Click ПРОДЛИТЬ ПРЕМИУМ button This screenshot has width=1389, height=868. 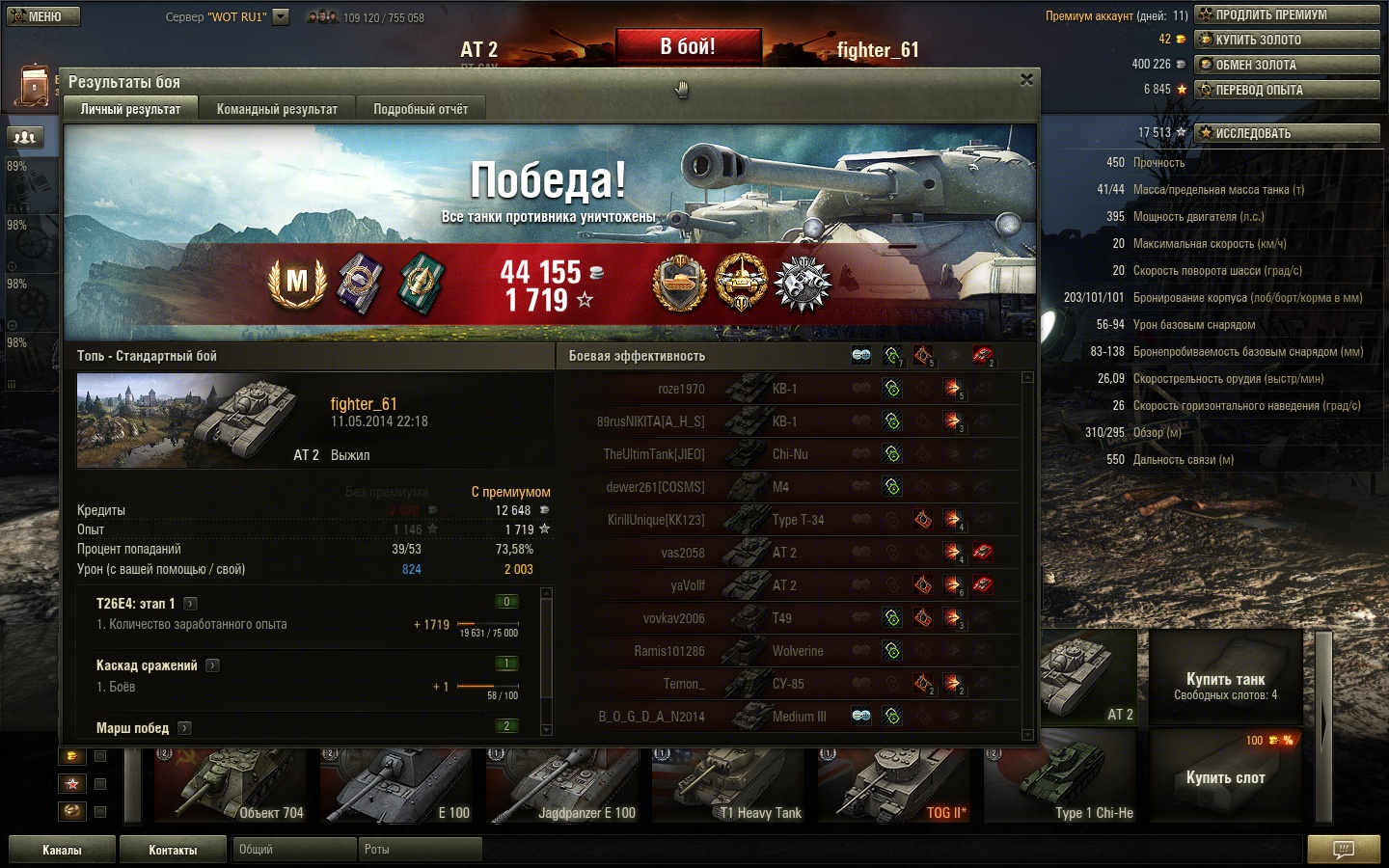coord(1287,14)
